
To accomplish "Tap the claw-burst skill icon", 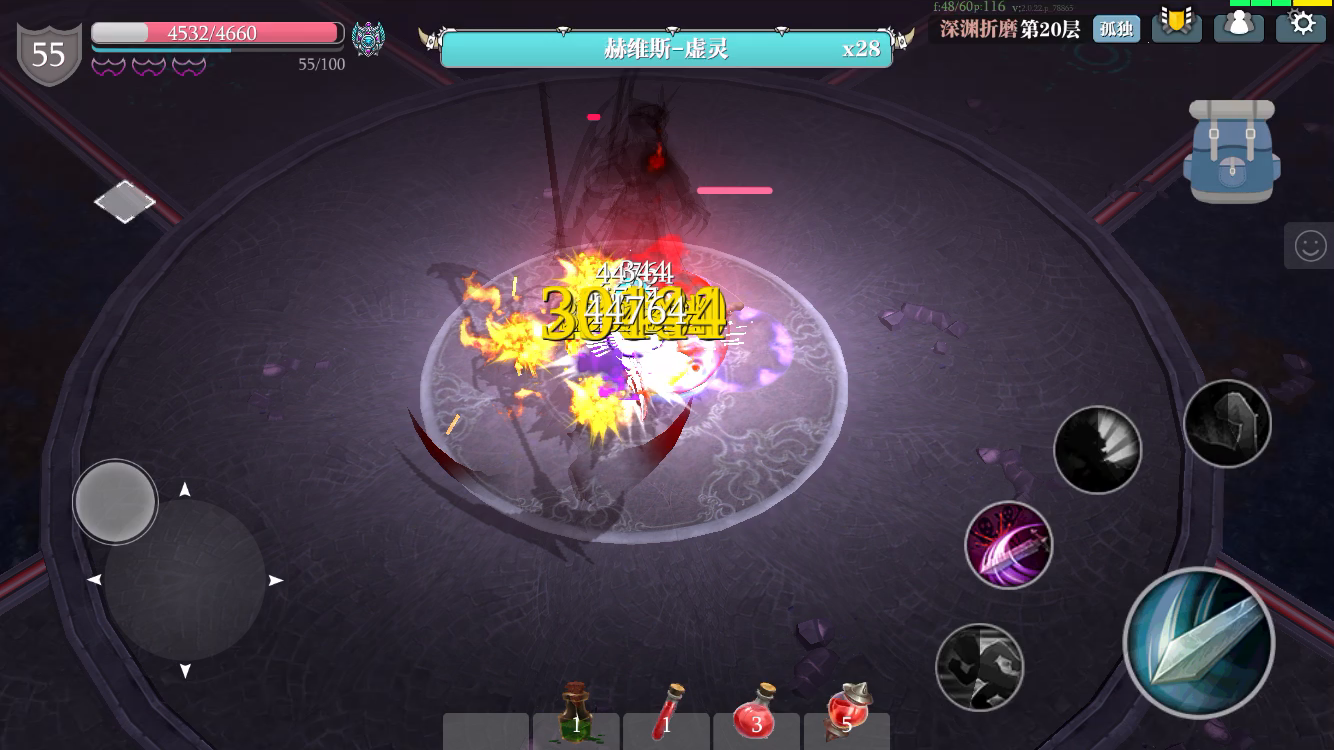I will [1098, 450].
